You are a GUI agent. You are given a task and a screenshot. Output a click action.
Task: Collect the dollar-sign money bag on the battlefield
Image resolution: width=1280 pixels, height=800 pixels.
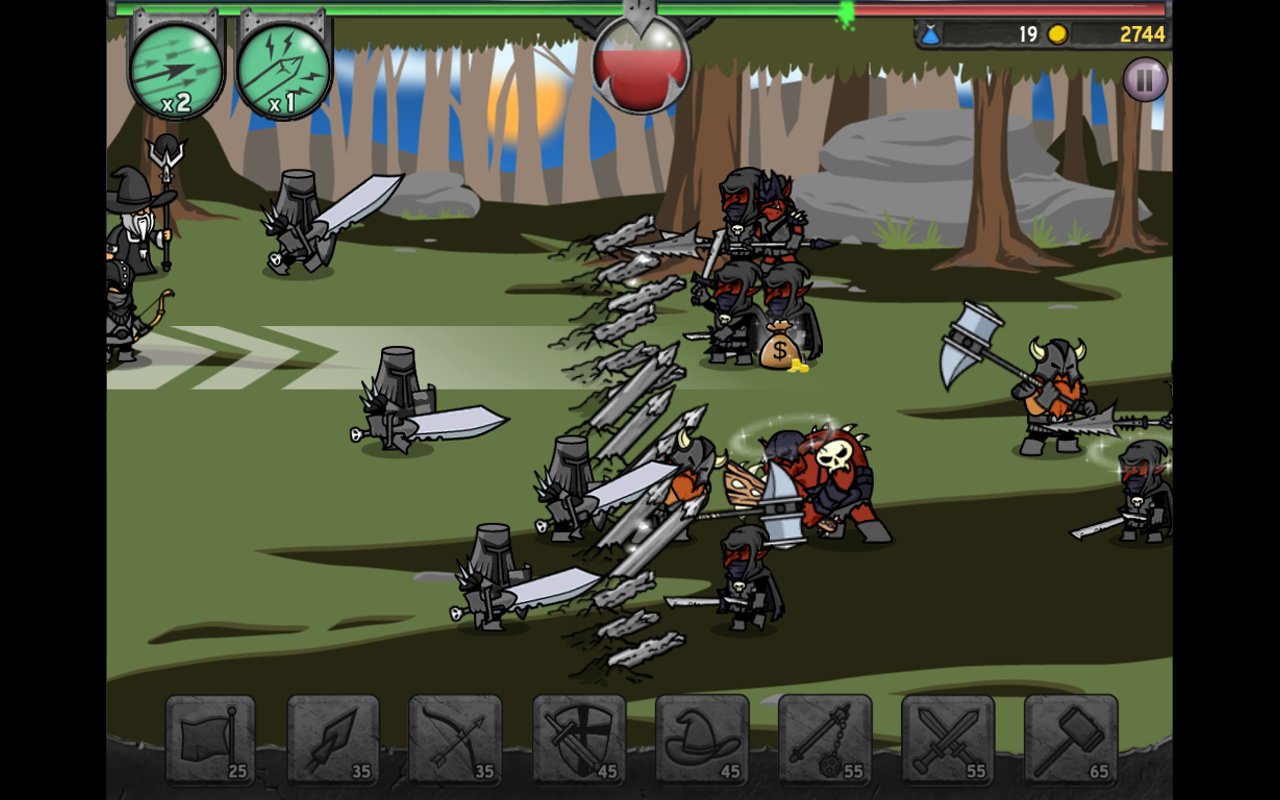coord(779,348)
